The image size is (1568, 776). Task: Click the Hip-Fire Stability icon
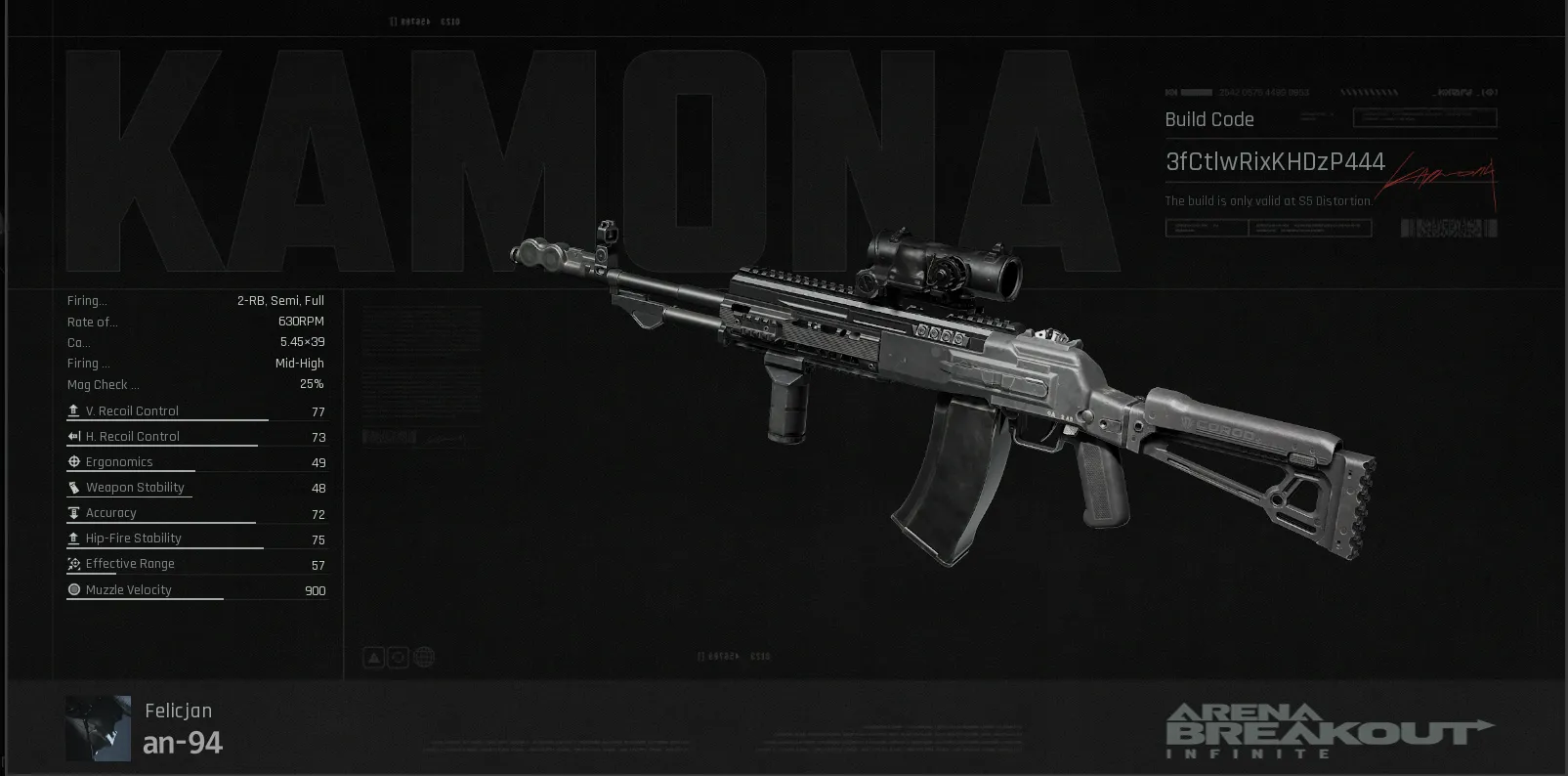point(73,538)
